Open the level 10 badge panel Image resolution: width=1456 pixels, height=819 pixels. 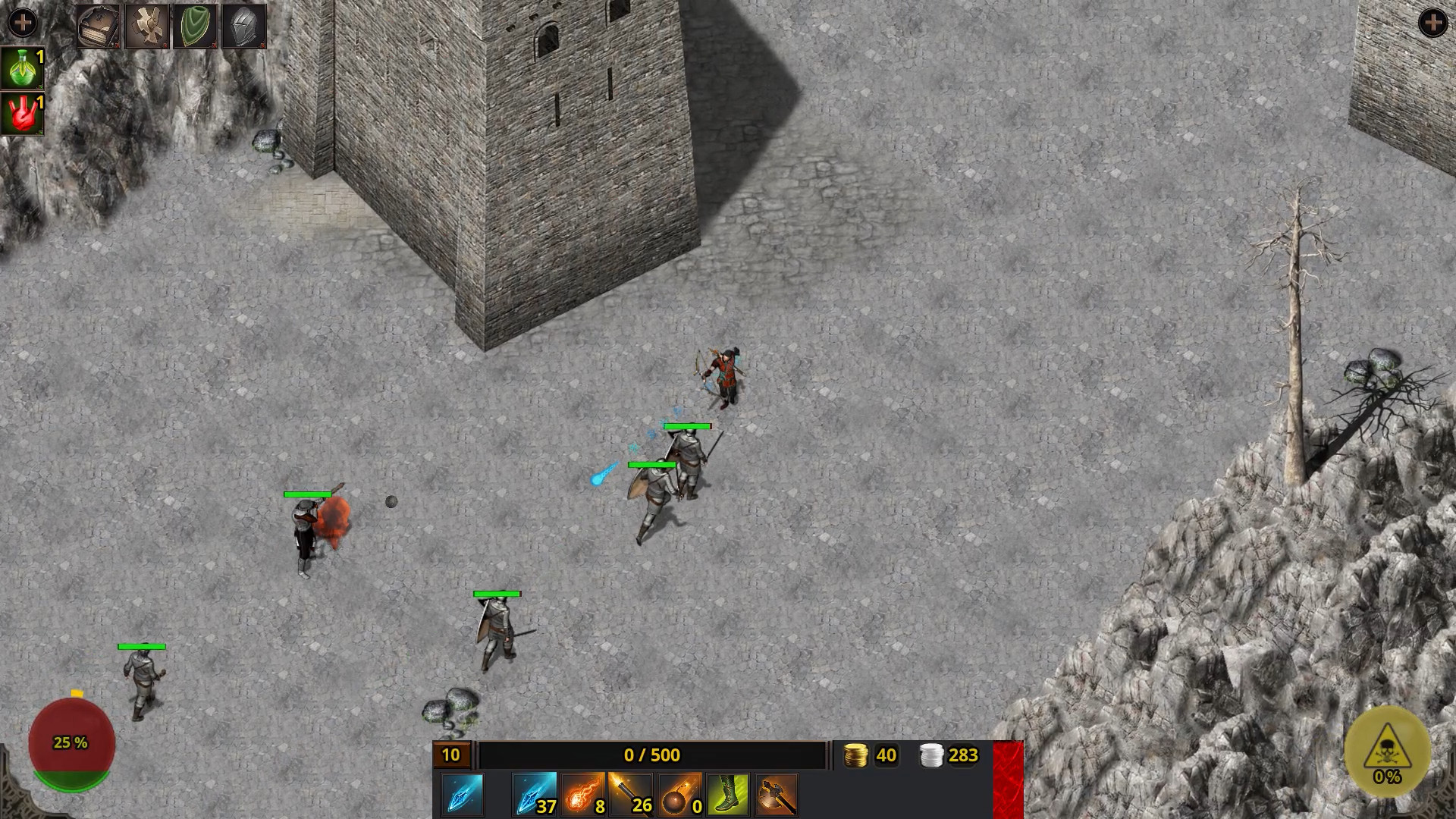tap(450, 755)
